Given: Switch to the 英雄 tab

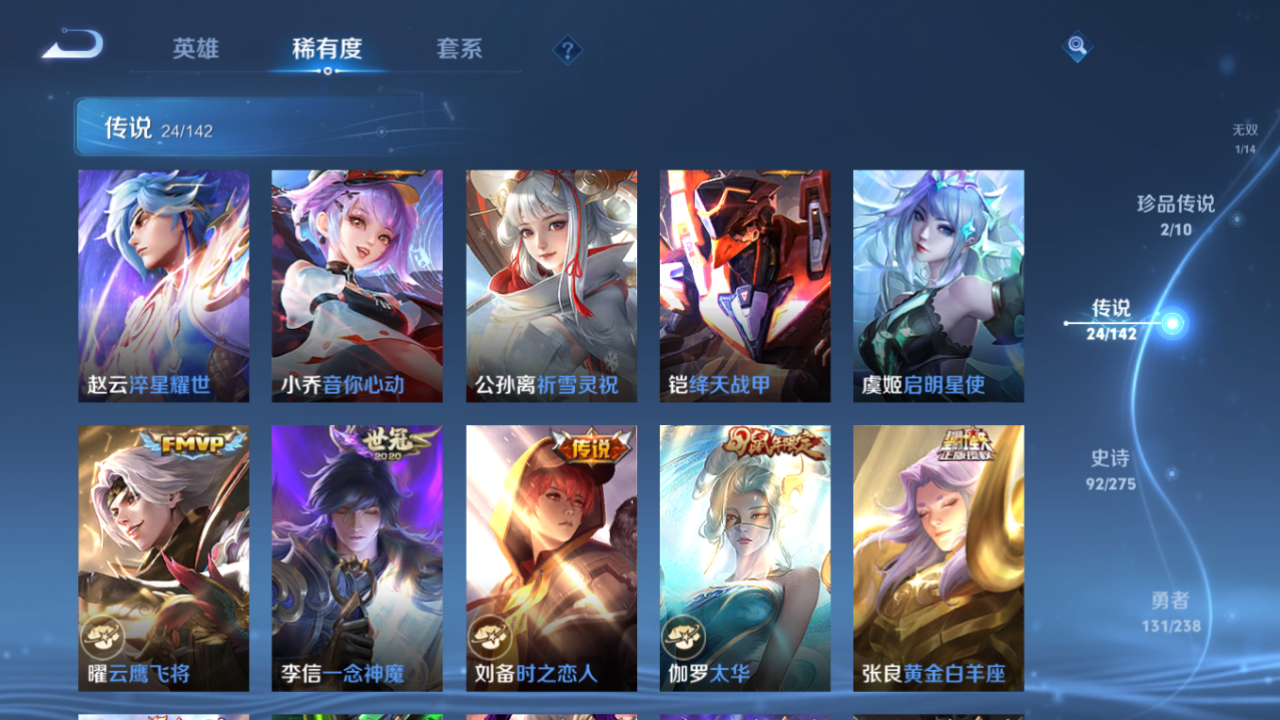Looking at the screenshot, I should pos(197,49).
